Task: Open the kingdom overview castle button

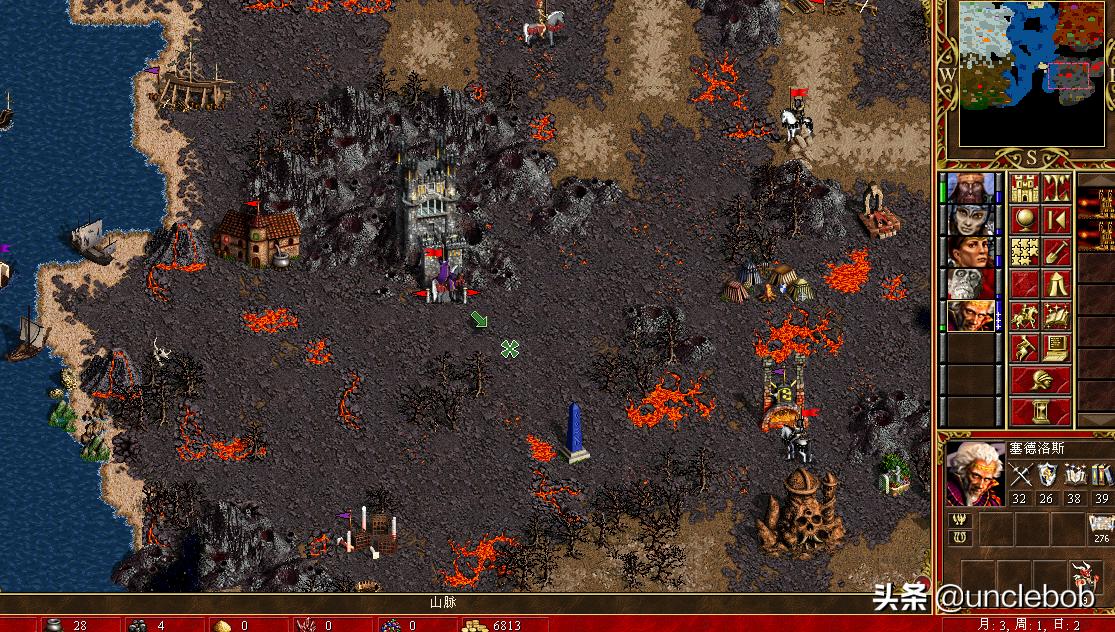Action: (x=1024, y=188)
